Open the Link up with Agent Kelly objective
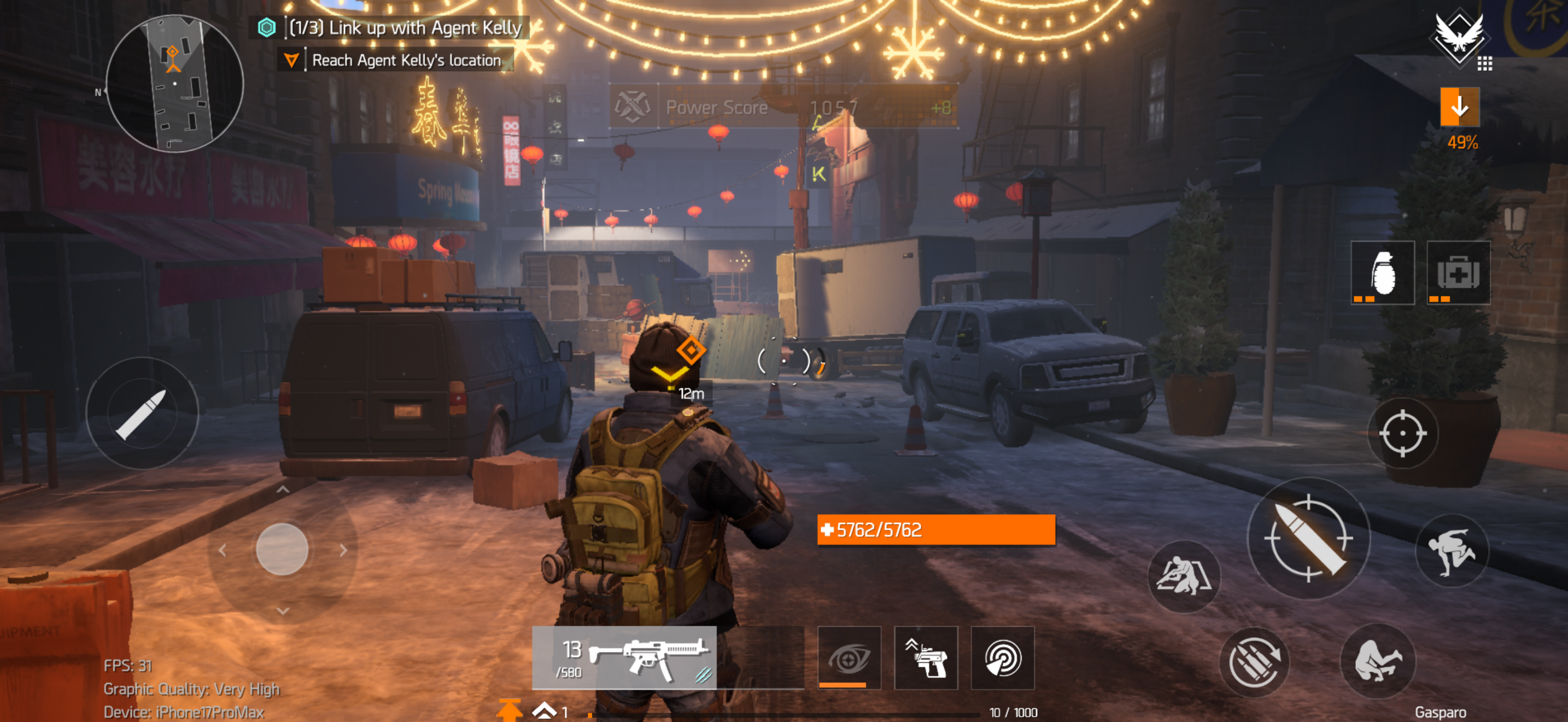Screen dimensions: 1568x722 pyautogui.click(x=404, y=27)
